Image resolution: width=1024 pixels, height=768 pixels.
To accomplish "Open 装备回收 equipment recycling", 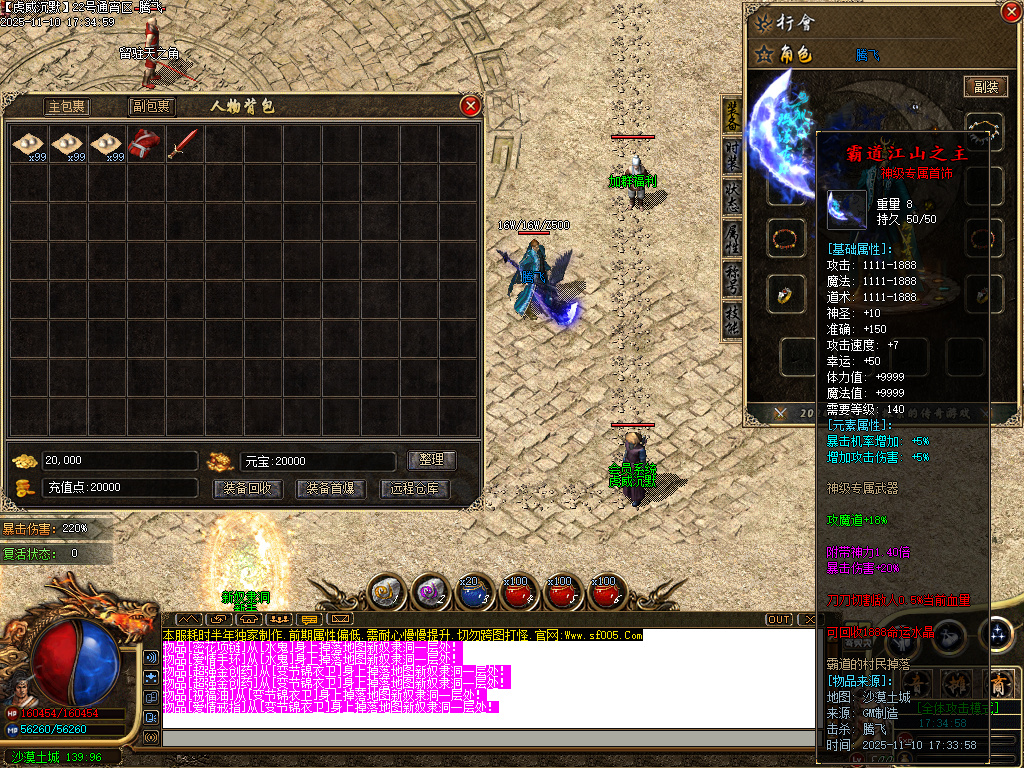I will click(x=247, y=489).
